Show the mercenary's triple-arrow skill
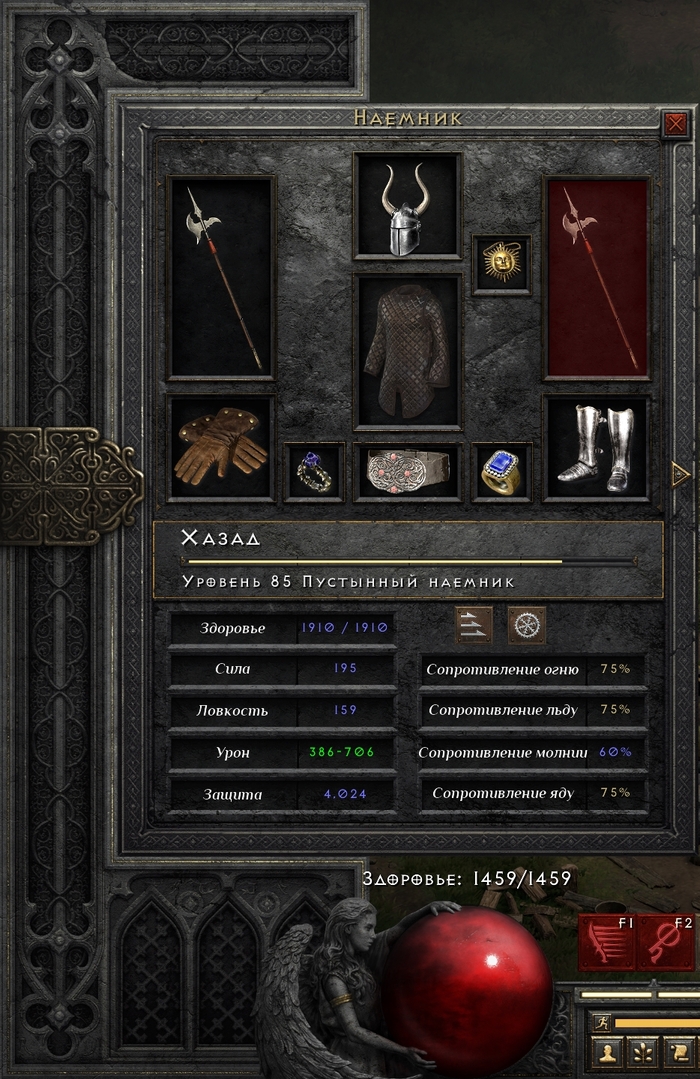 (x=474, y=625)
